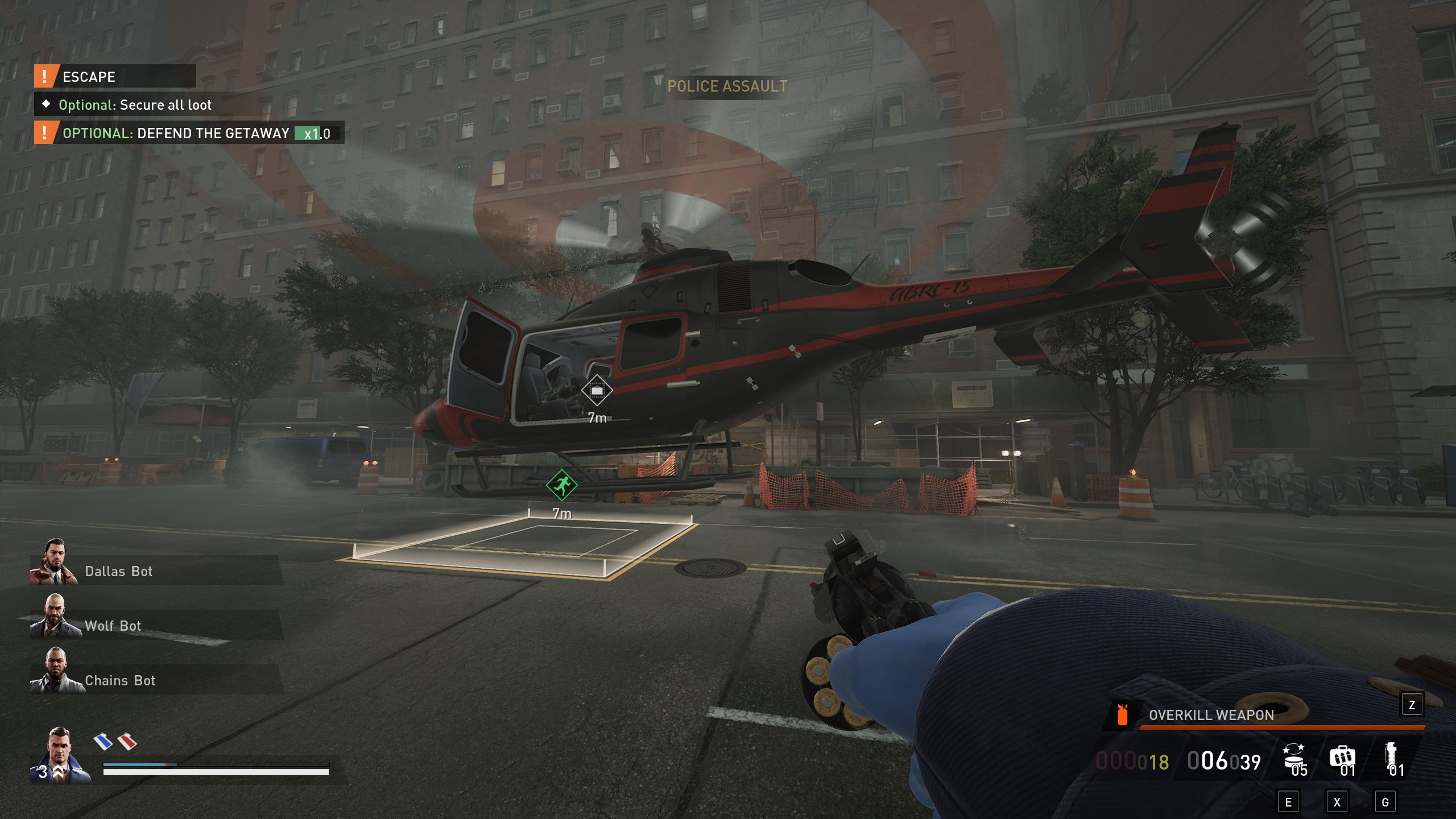Viewport: 1456px width, 819px height.
Task: Click the loot bag drop-off marker
Action: click(597, 391)
